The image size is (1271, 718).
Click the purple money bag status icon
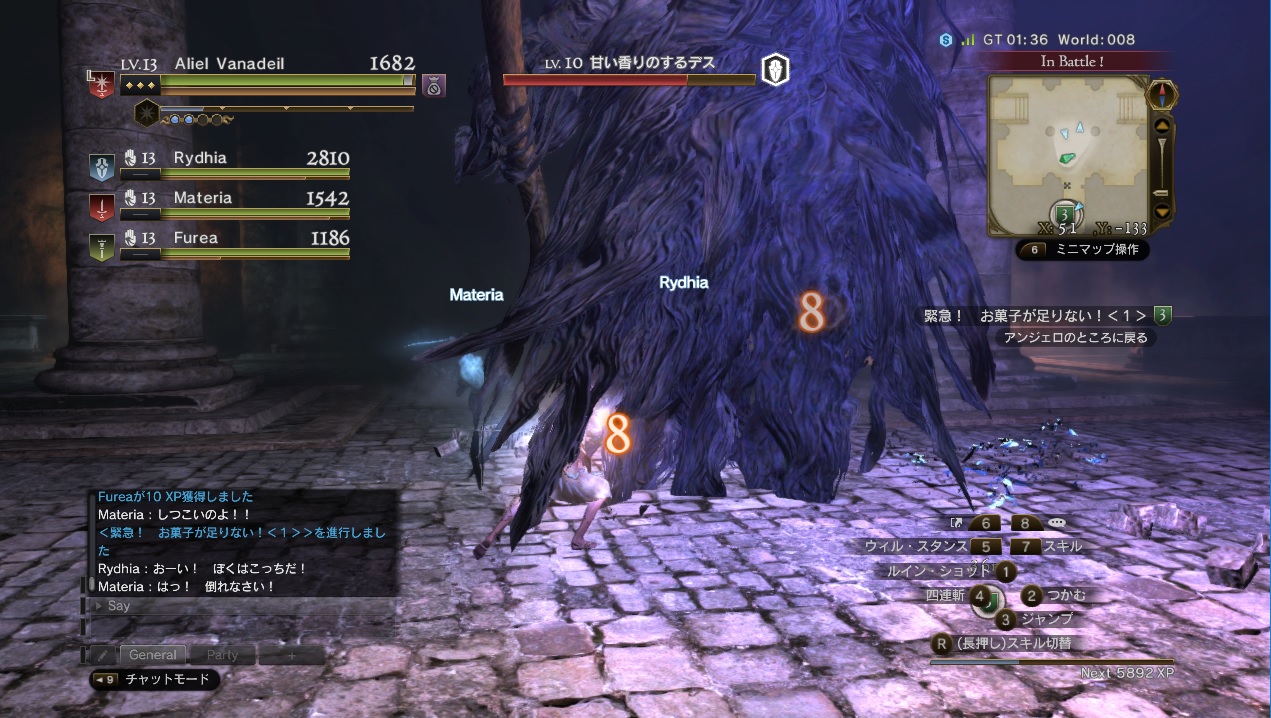[x=433, y=85]
